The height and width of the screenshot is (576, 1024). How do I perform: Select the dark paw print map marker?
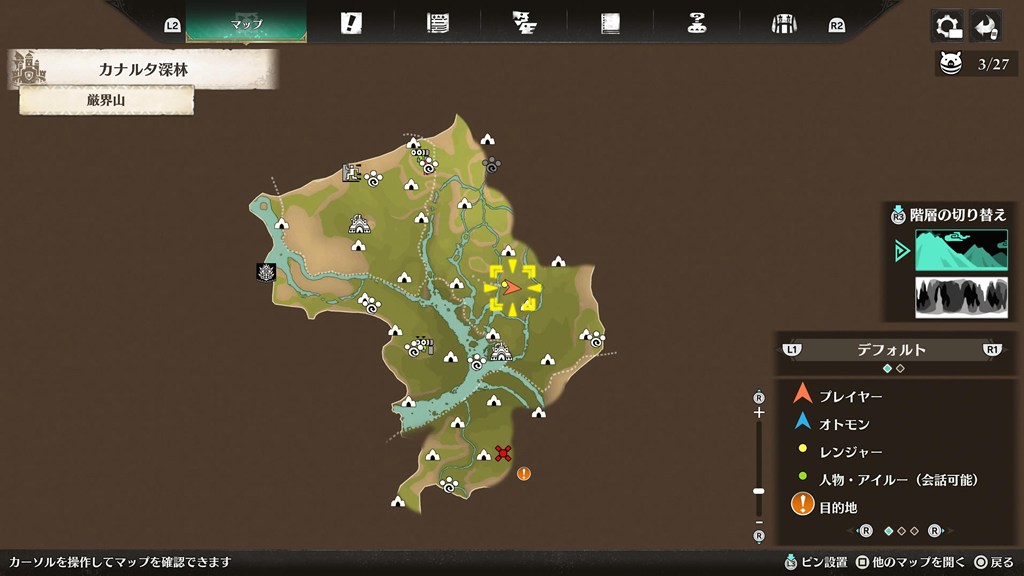click(491, 162)
